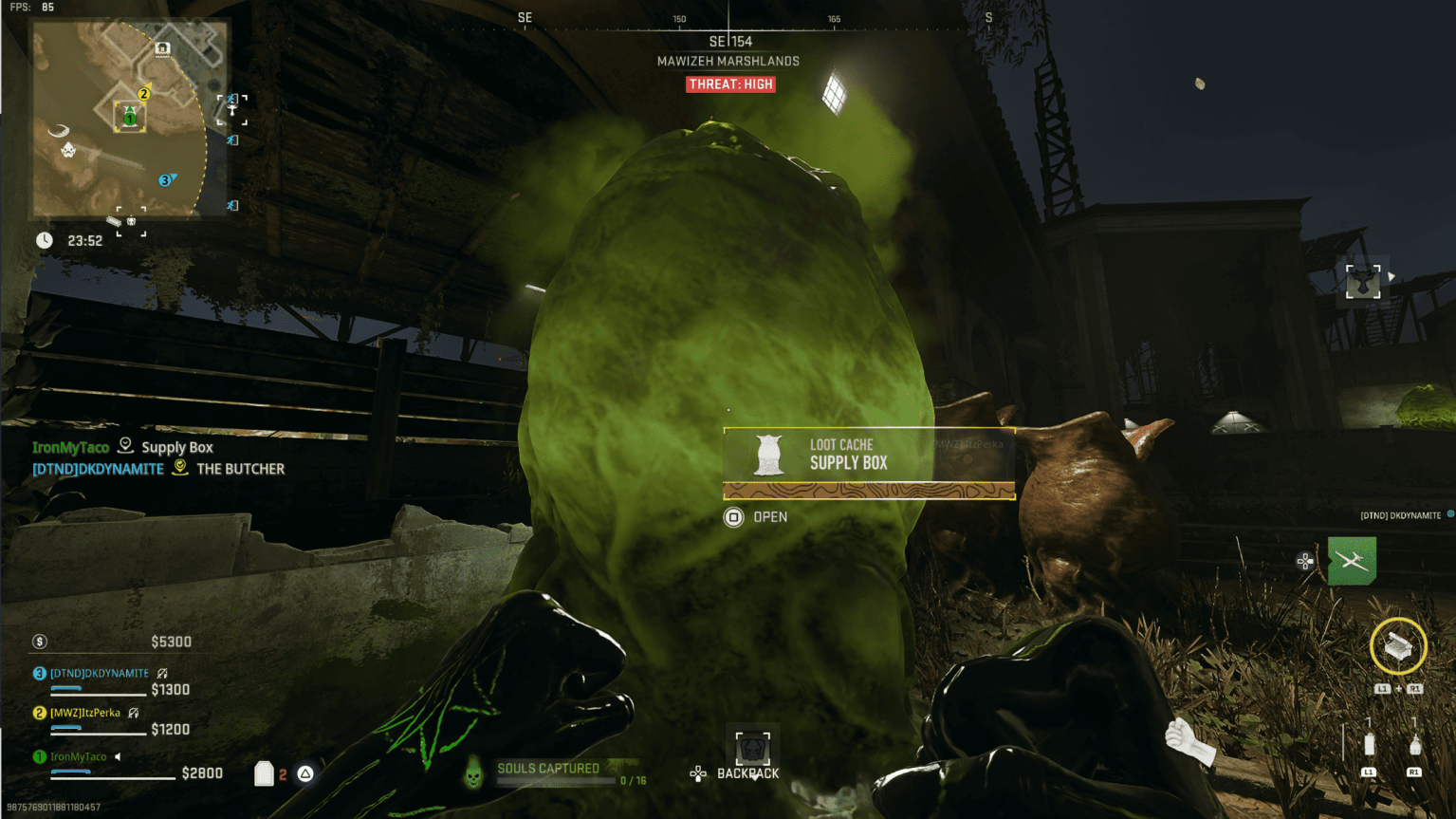The image size is (1456, 819).
Task: Mute IronMyTaco's voice chat speaker
Action: click(117, 756)
